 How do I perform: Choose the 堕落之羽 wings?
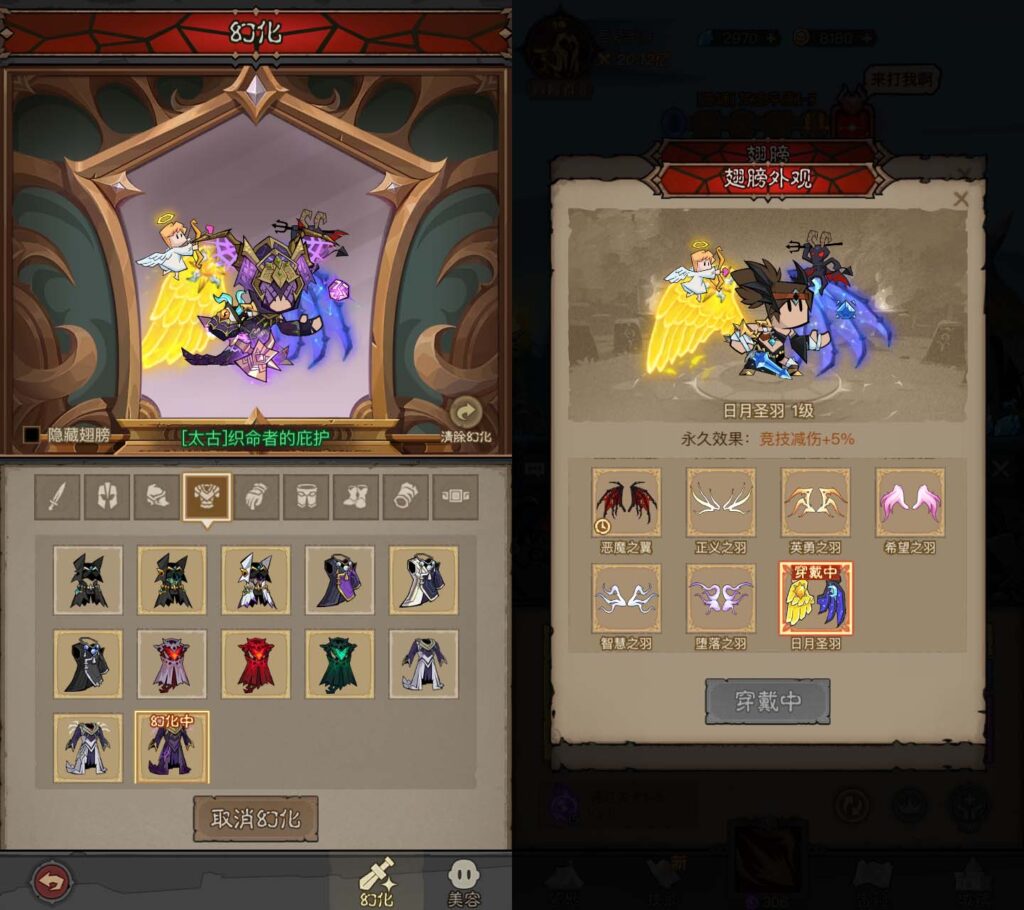coord(720,598)
